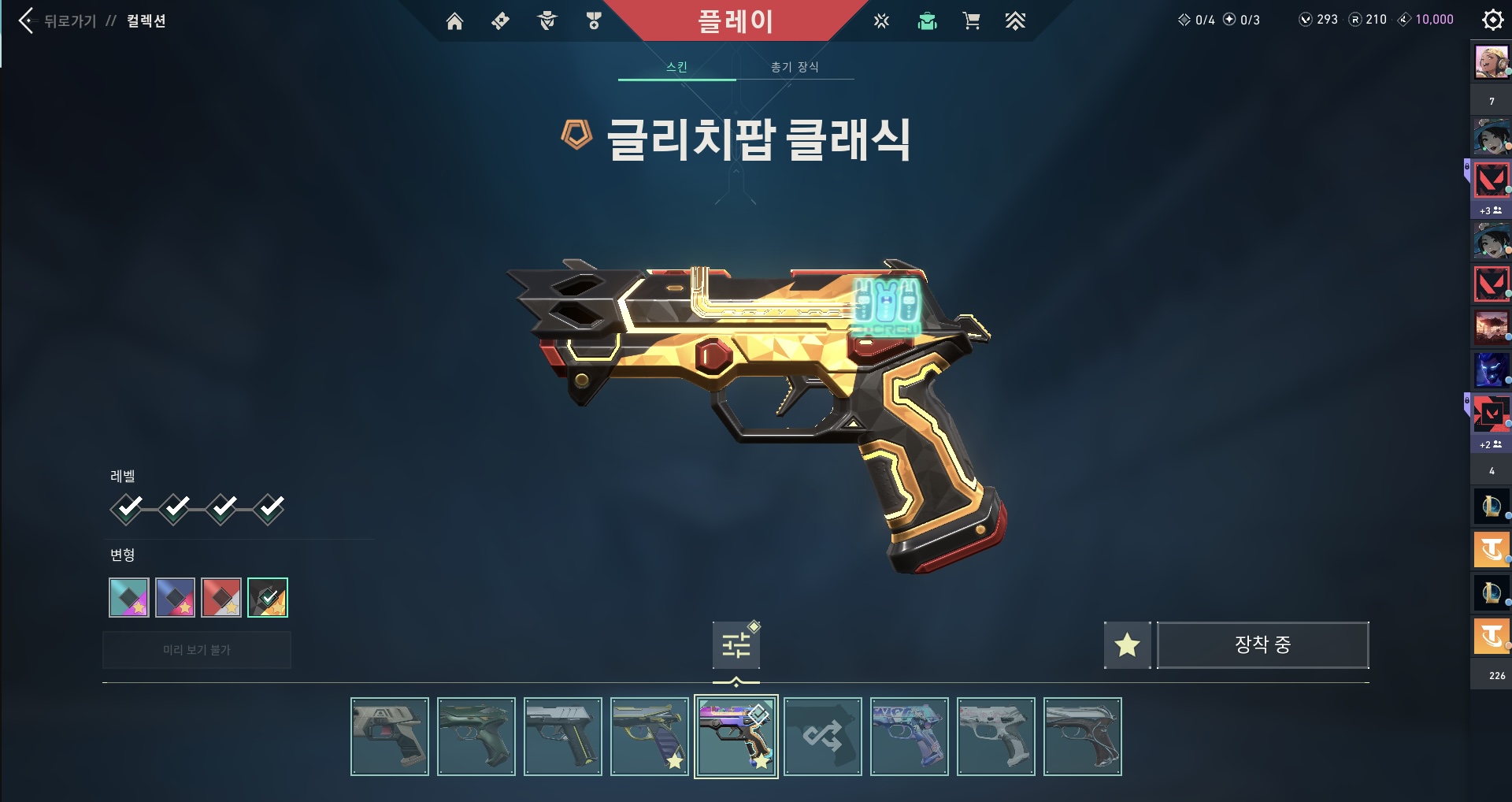1512x802 pixels.
Task: Select the first classic pistol skin thumbnail
Action: (390, 737)
